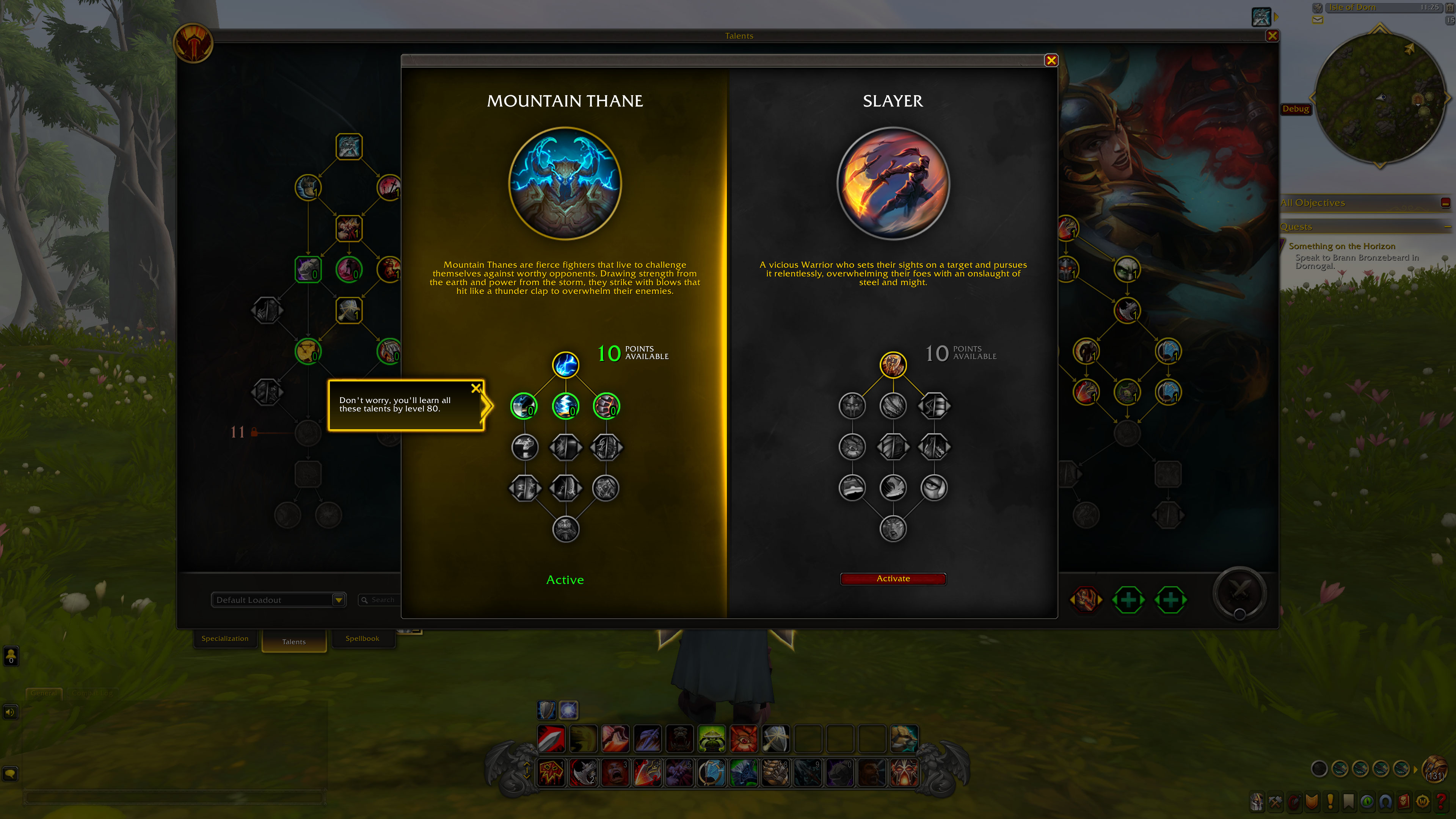Switch to the Specialization tab
The image size is (1456, 819).
coord(225,639)
